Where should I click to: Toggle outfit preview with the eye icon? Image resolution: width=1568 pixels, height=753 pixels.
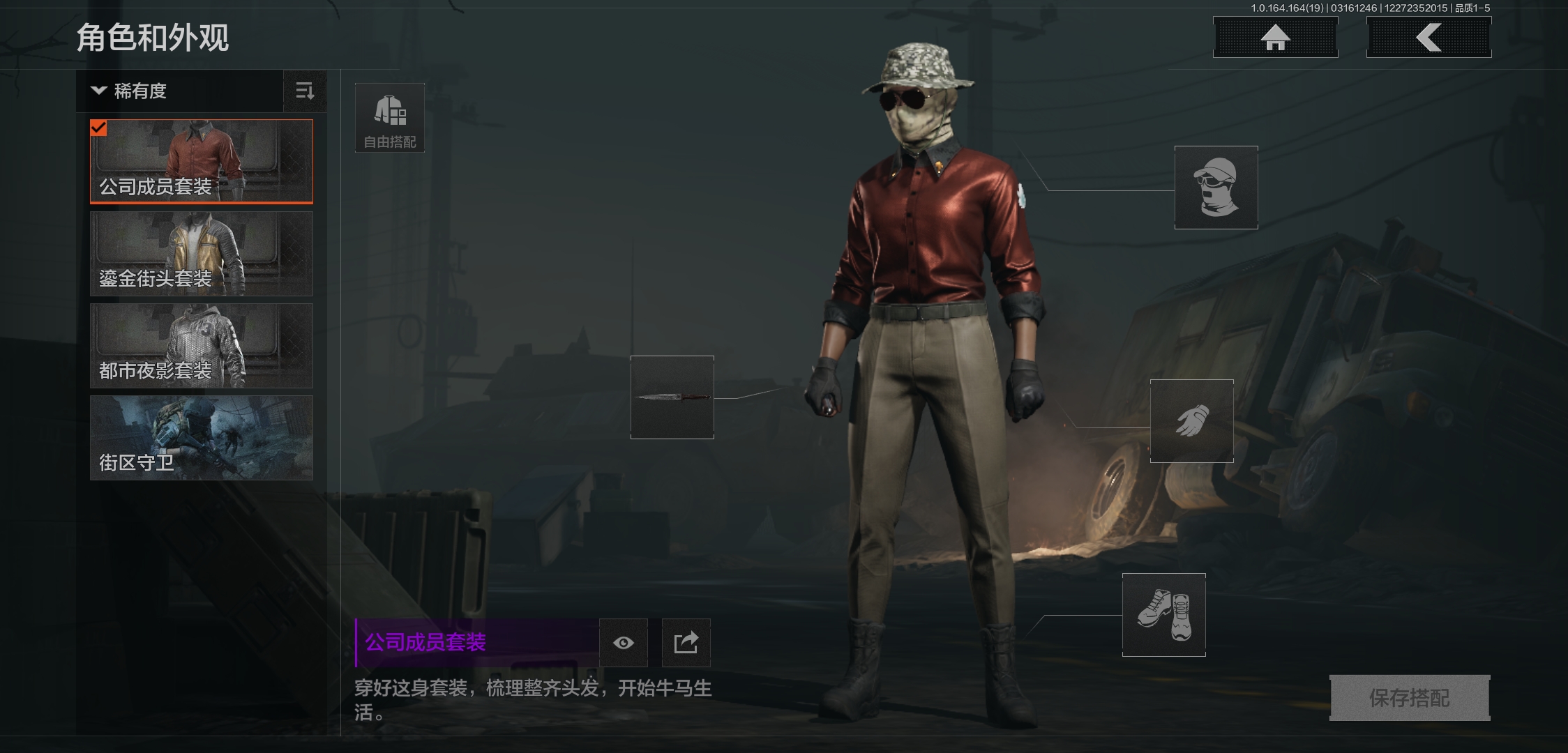(624, 643)
